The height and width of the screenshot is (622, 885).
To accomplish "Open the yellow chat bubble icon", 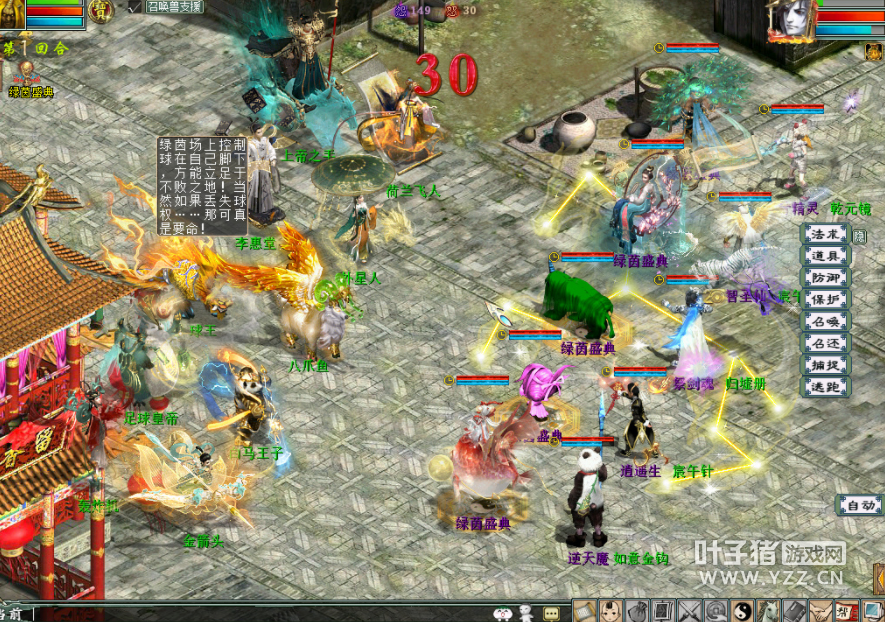I will (x=551, y=612).
